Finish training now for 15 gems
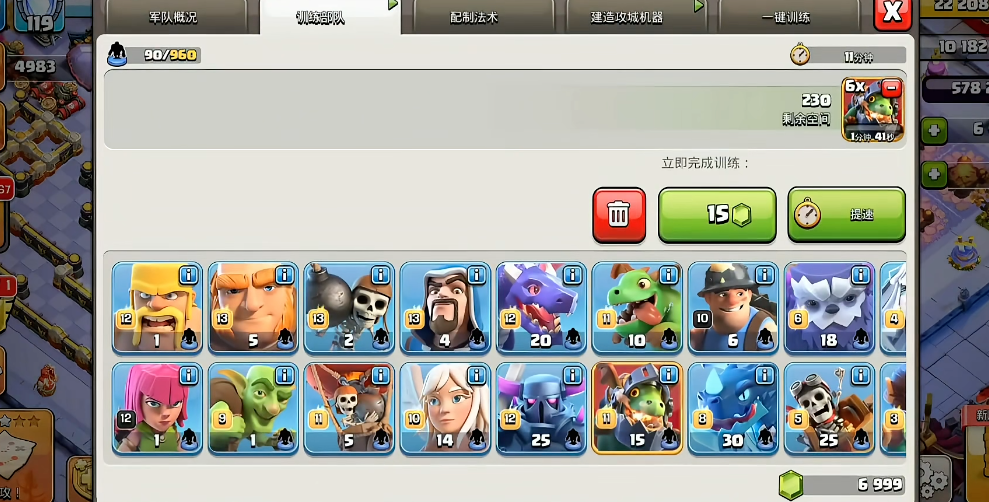 click(x=717, y=214)
